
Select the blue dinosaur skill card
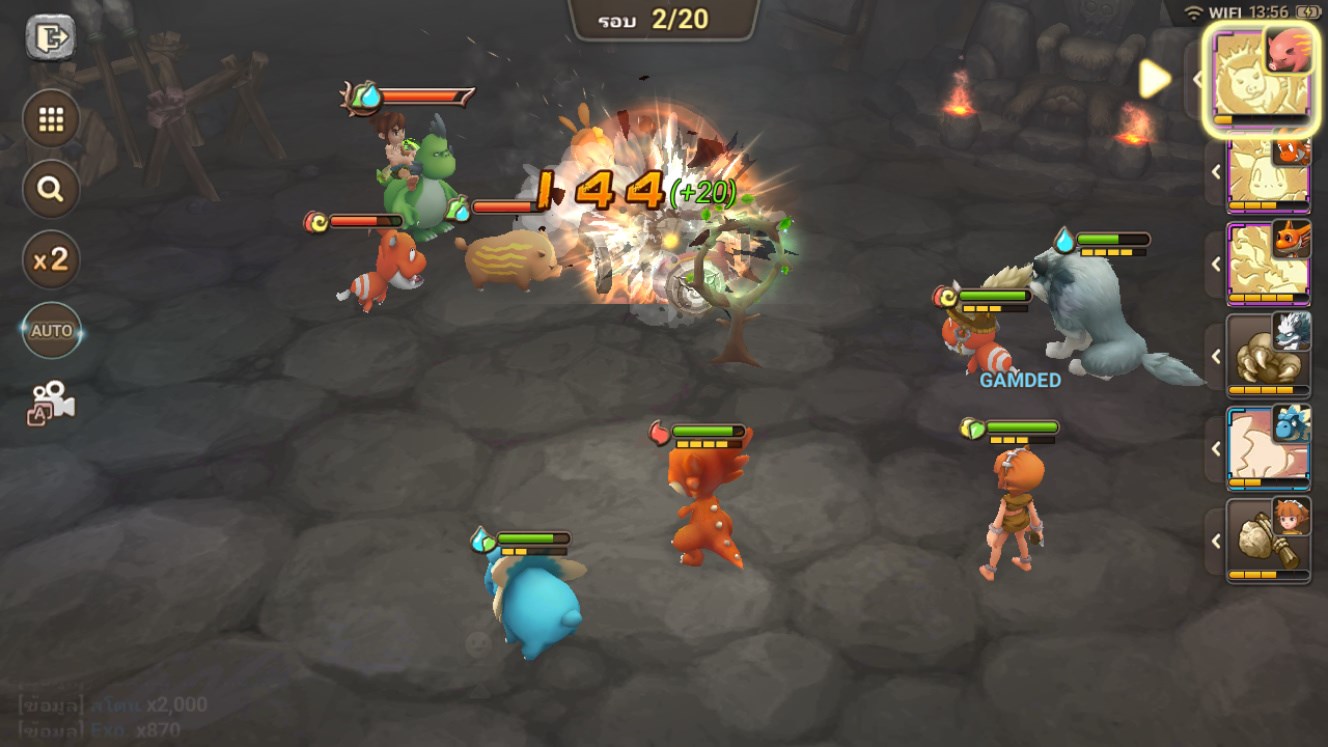1267,448
